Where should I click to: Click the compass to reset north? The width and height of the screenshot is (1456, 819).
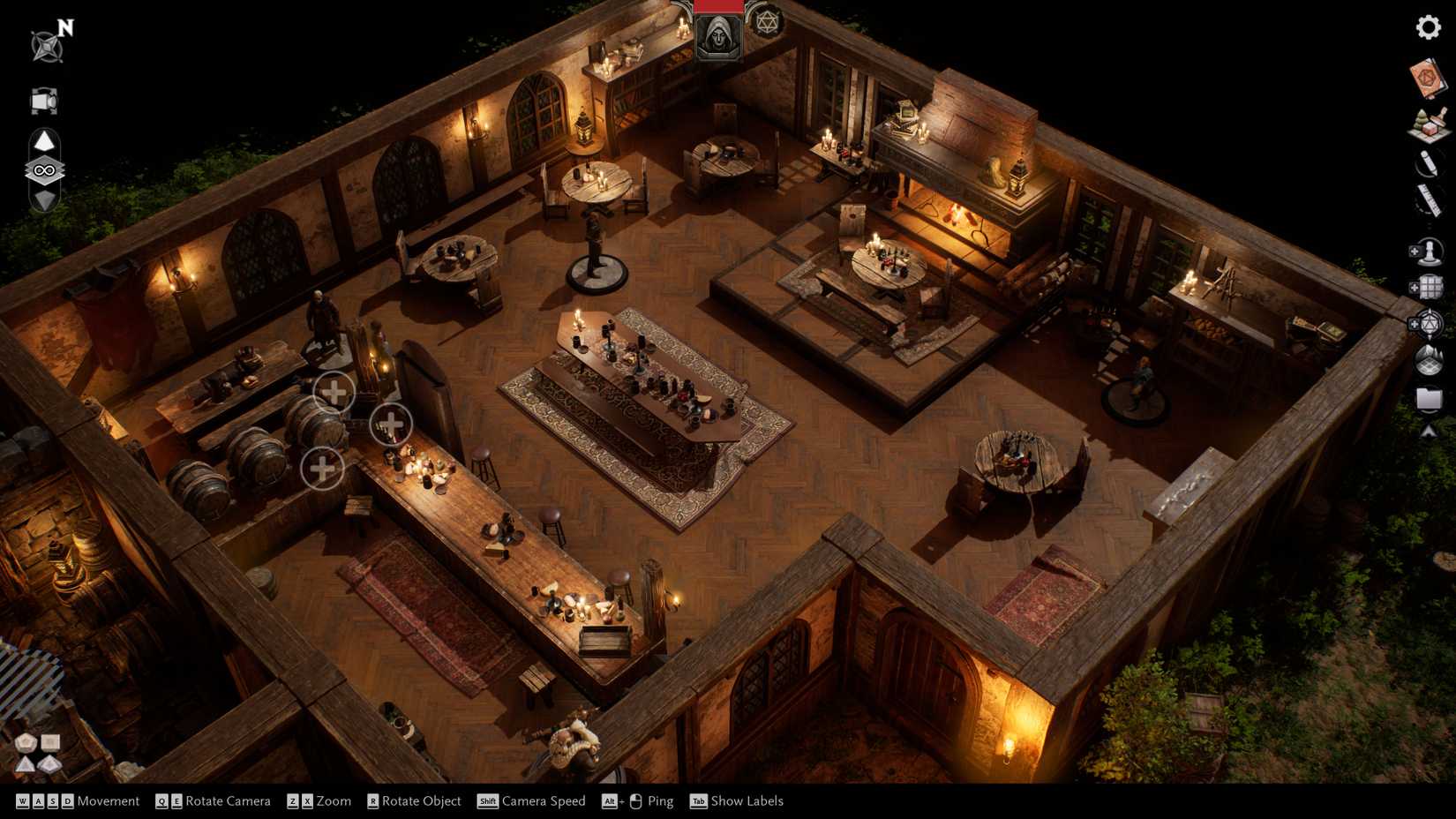pos(47,44)
